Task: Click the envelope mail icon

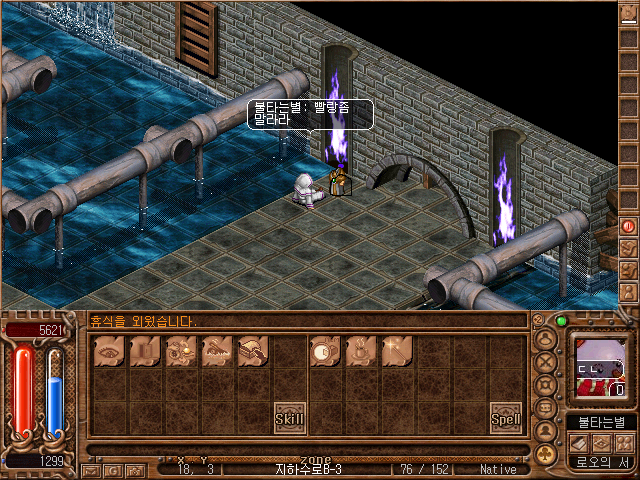Action: click(91, 469)
